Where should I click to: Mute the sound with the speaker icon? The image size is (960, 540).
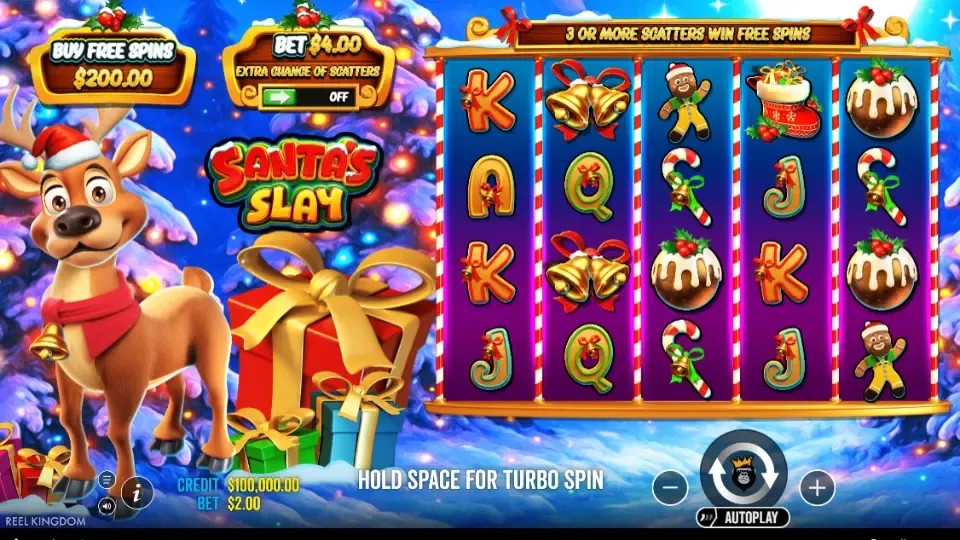[x=107, y=505]
